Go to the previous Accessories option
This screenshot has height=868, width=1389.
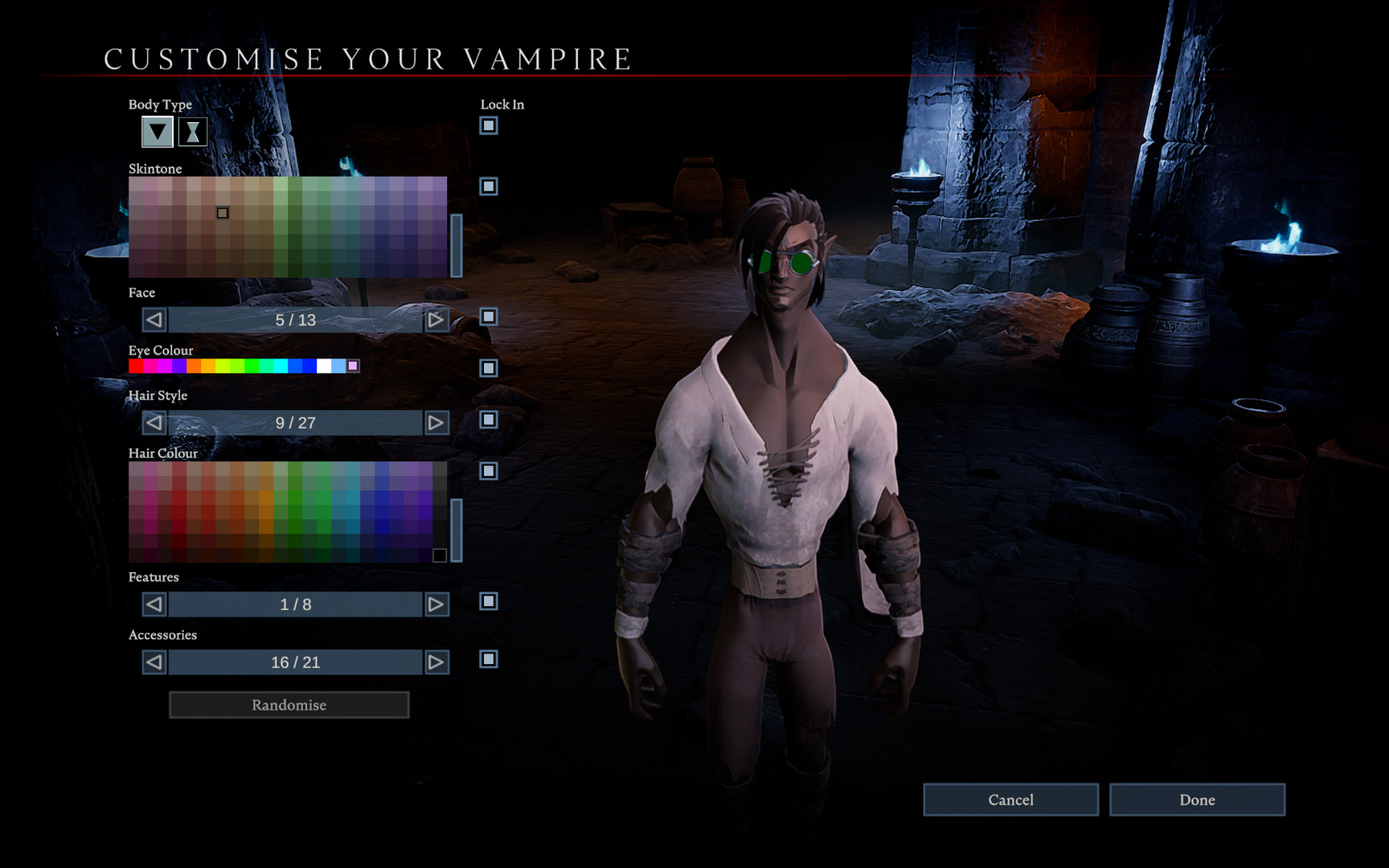[153, 661]
